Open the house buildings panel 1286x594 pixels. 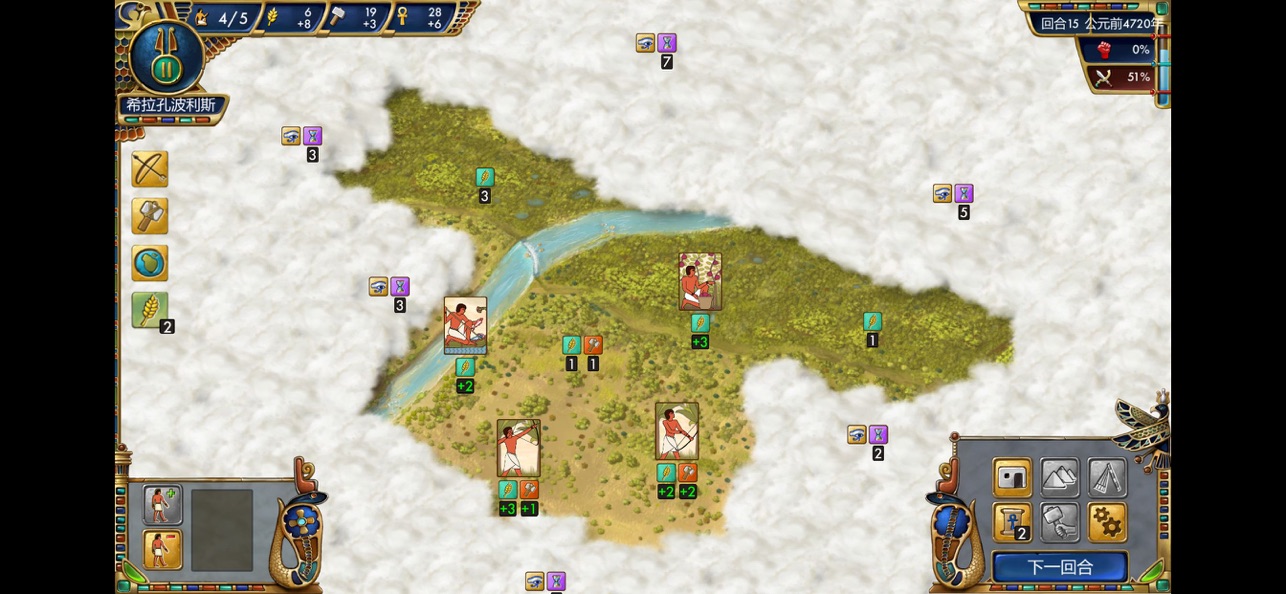point(1012,478)
